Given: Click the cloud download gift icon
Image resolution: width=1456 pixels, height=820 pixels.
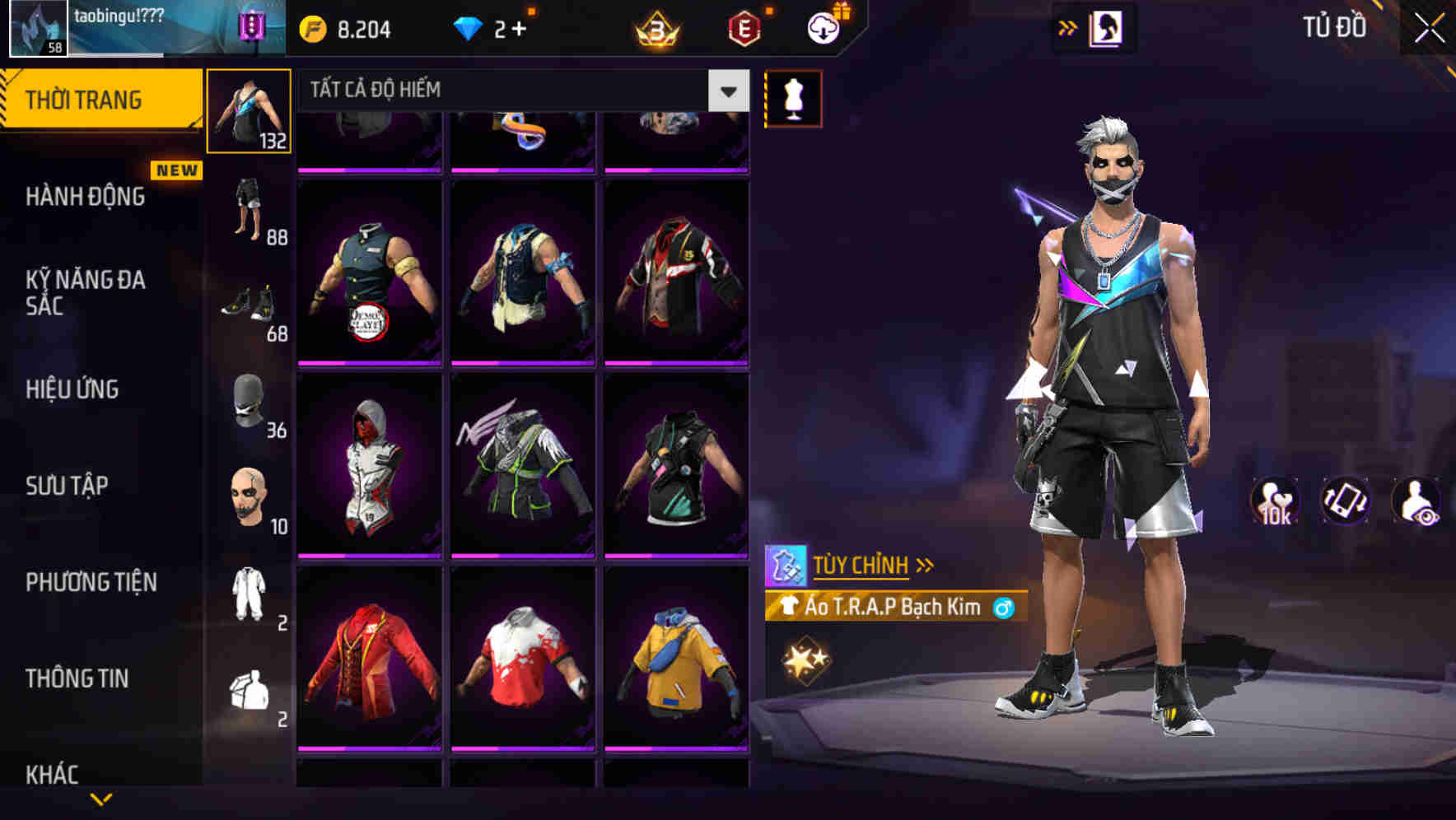Looking at the screenshot, I should (x=822, y=27).
